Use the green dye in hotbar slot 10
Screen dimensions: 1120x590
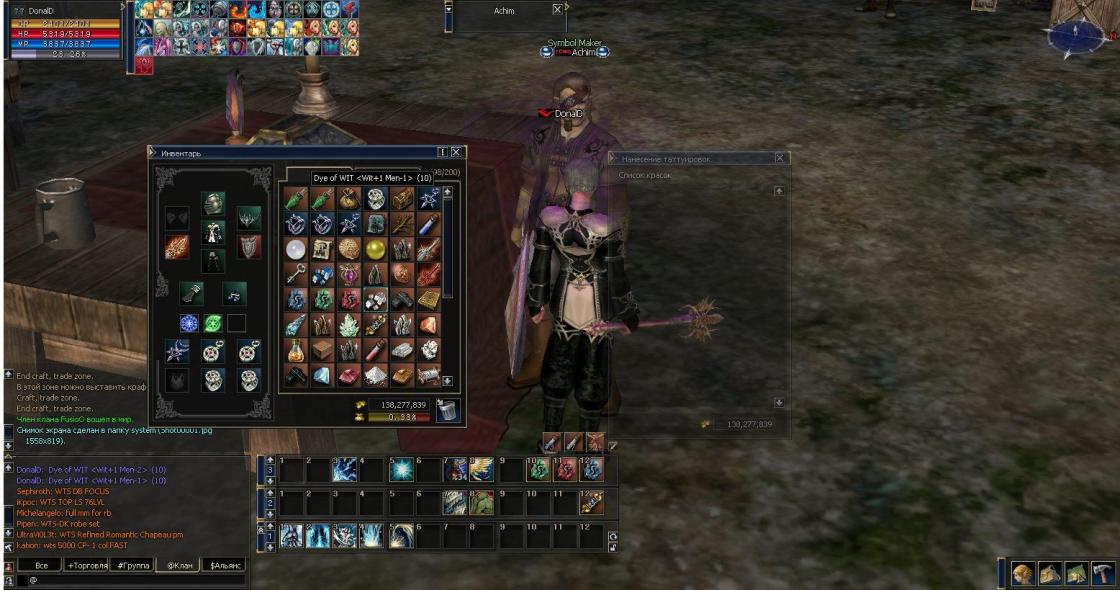tap(538, 469)
